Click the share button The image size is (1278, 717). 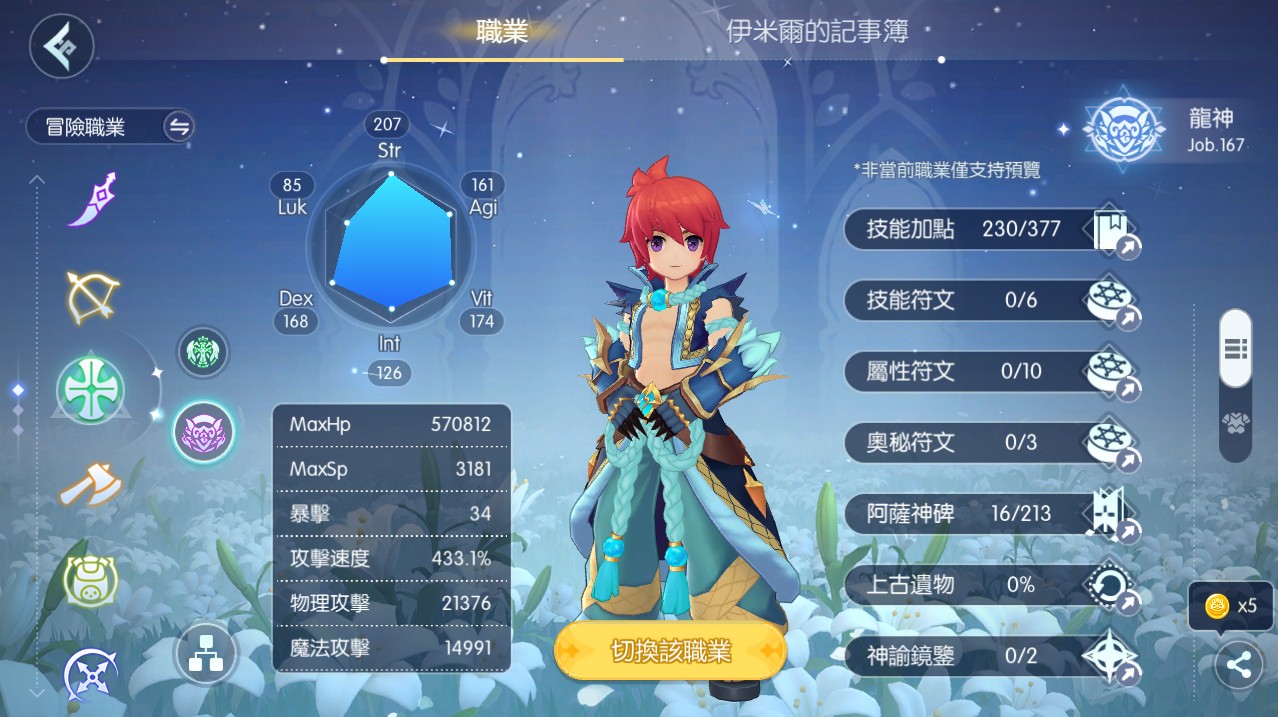[x=1238, y=666]
